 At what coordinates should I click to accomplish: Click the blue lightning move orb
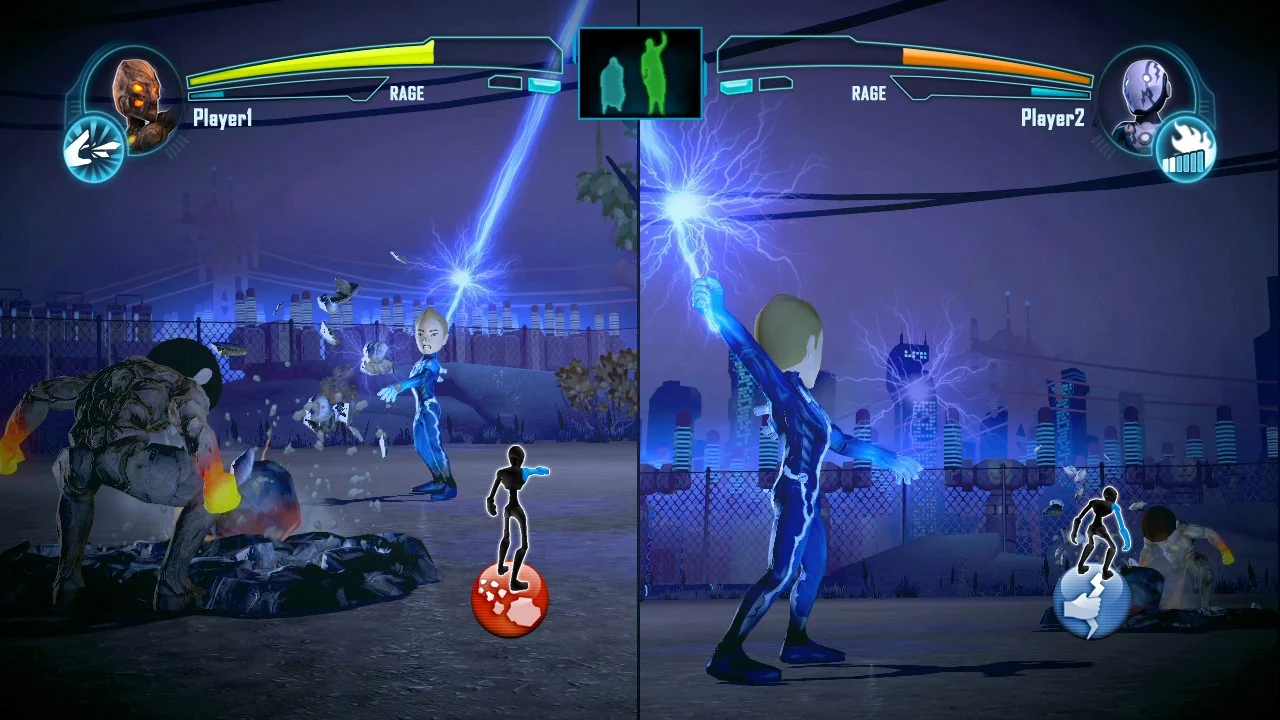pos(1094,601)
